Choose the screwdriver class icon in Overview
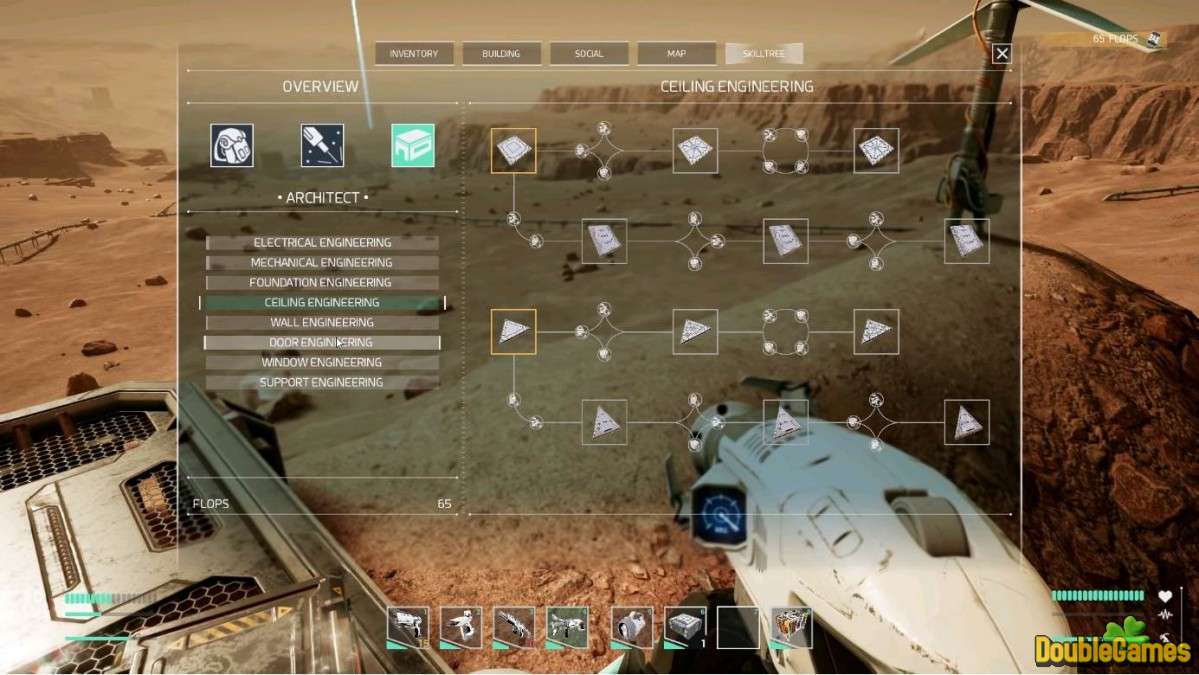1199x675 pixels. [x=322, y=145]
